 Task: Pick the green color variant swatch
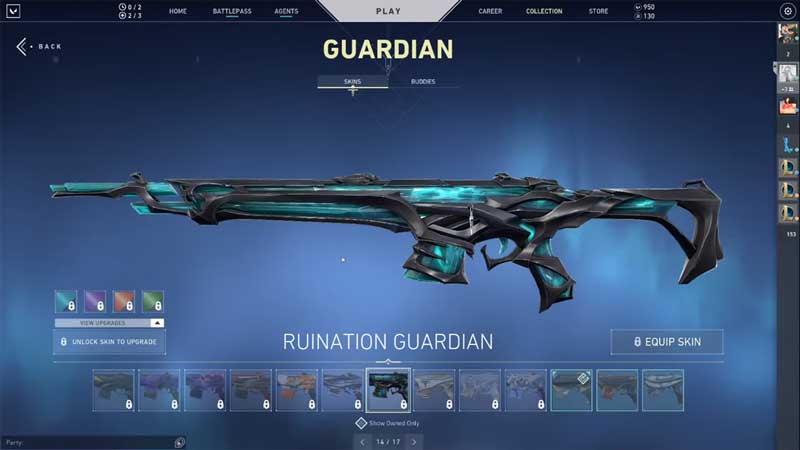(x=153, y=301)
